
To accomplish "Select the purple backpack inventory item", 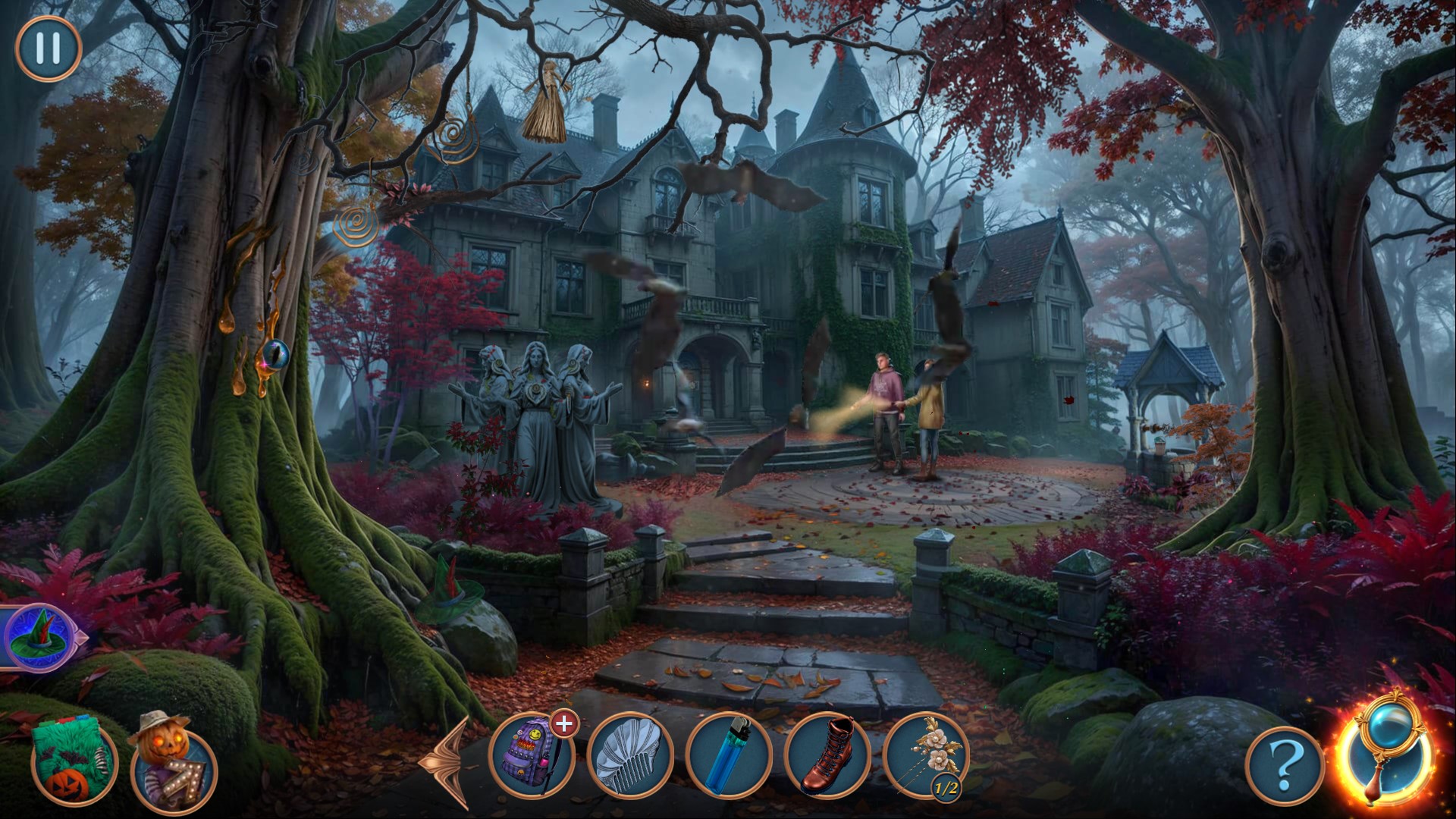I will pyautogui.click(x=532, y=755).
